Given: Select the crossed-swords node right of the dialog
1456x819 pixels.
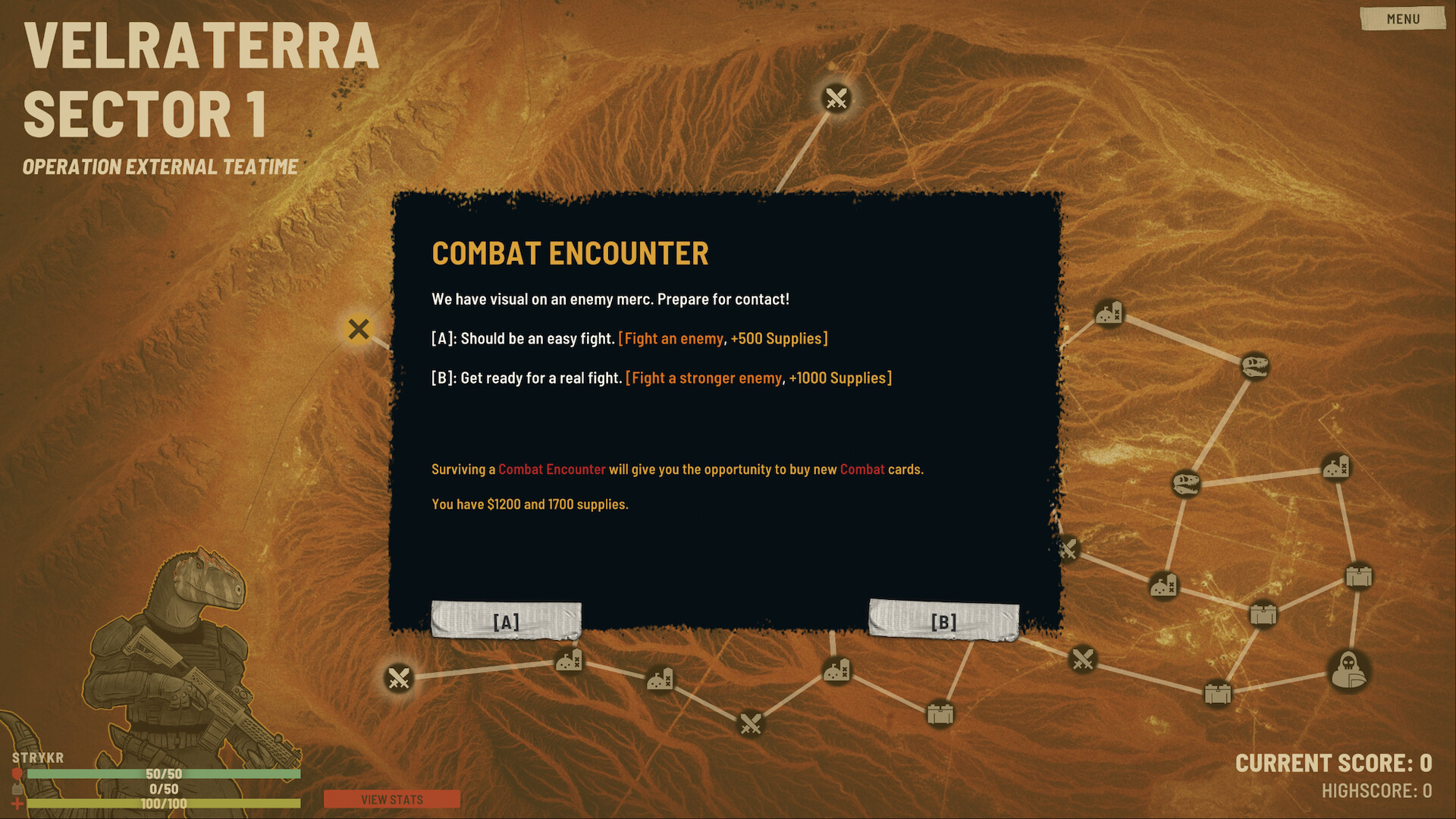Looking at the screenshot, I should tap(1070, 548).
